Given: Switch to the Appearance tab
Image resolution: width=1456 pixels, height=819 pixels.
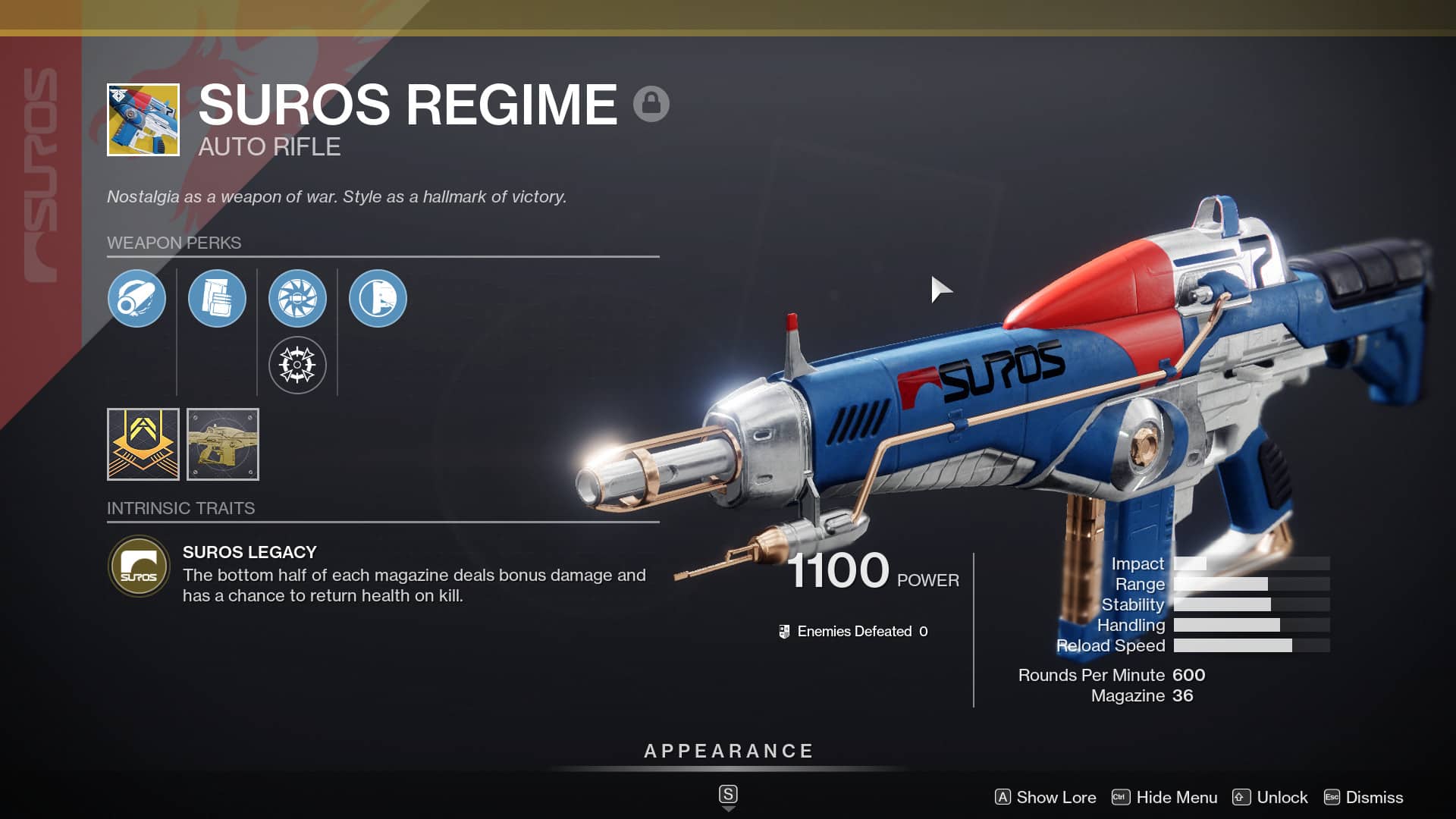Looking at the screenshot, I should pos(727,752).
